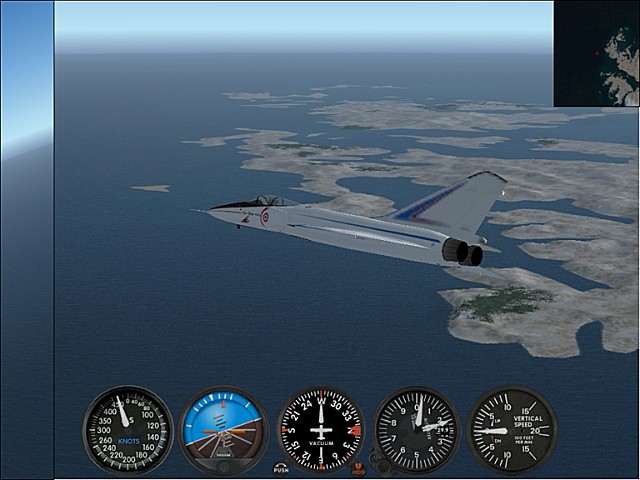The height and width of the screenshot is (480, 640).
Task: Select the altimeter gauge
Action: click(416, 429)
